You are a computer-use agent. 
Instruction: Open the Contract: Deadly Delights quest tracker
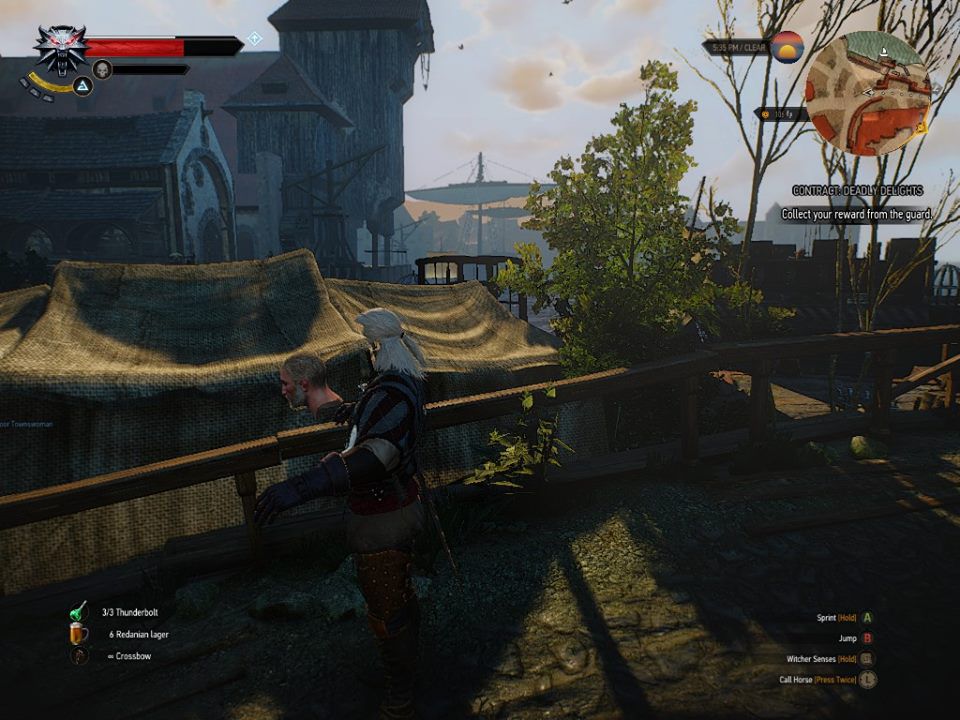[x=856, y=190]
